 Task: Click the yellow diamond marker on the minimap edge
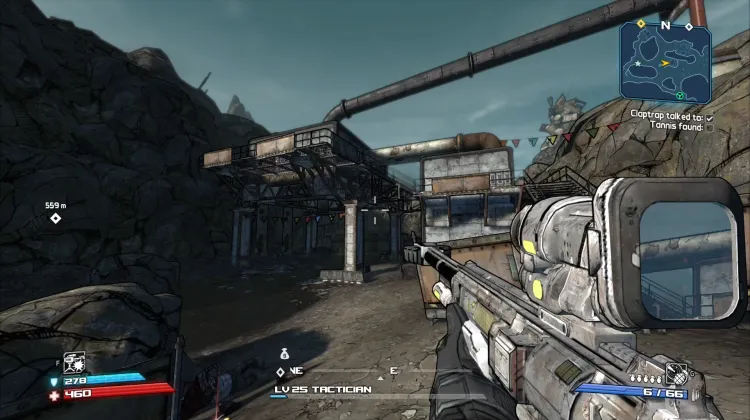[640, 23]
